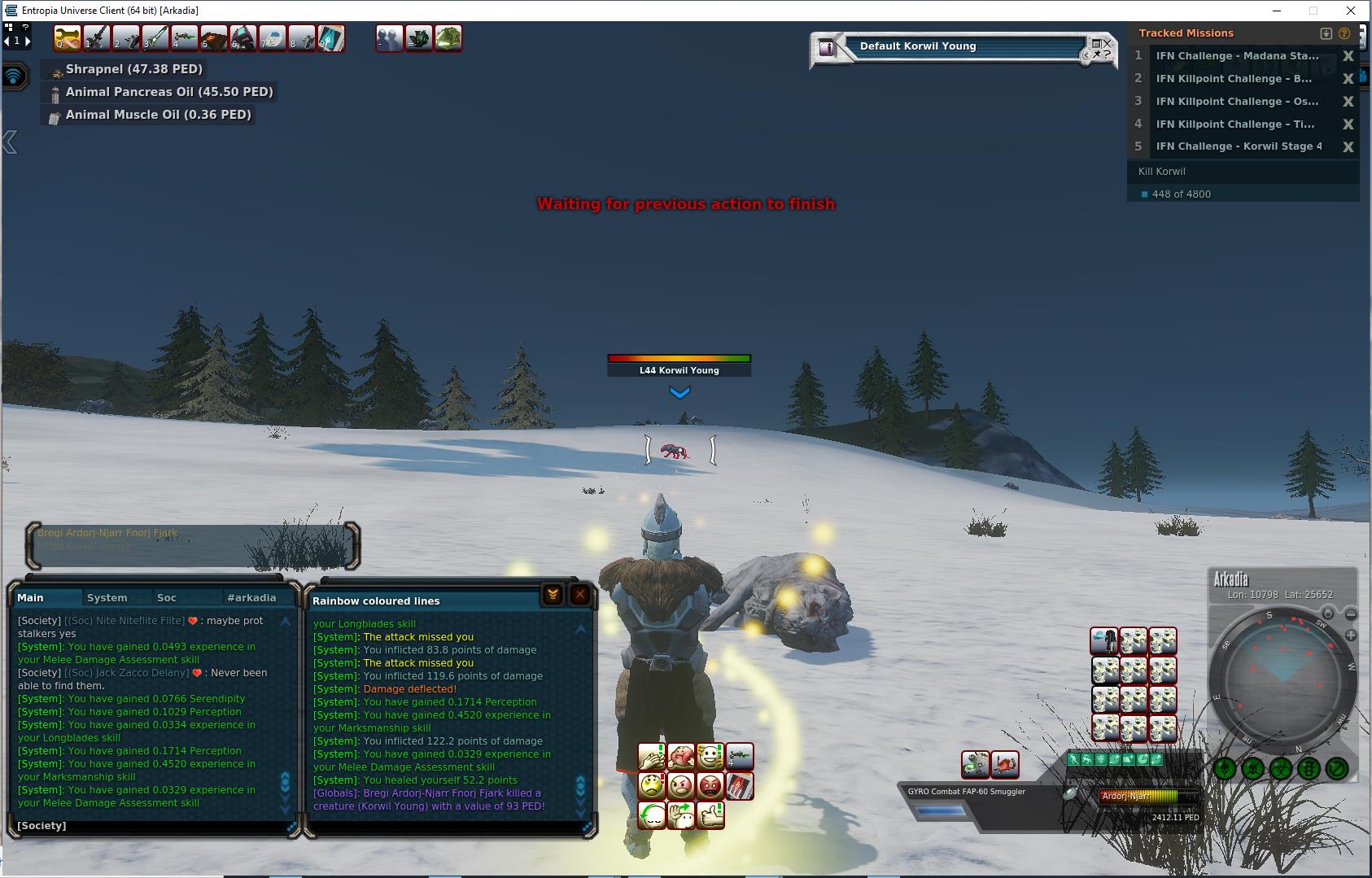Image resolution: width=1372 pixels, height=878 pixels.
Task: Trigger the thumbs up emote
Action: click(710, 815)
